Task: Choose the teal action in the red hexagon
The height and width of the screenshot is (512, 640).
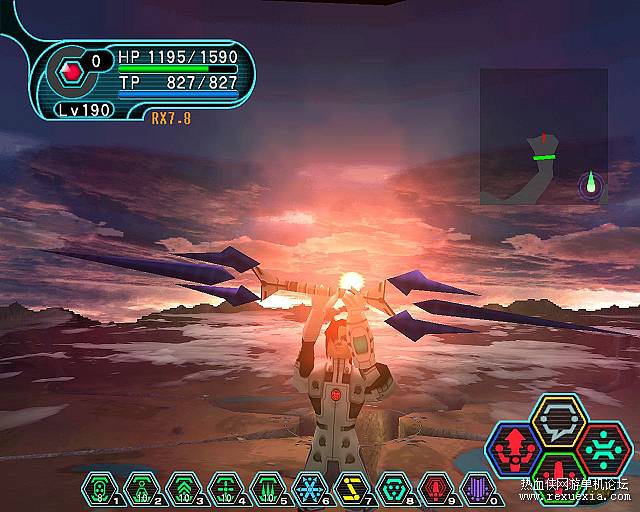Action: pyautogui.click(x=602, y=448)
